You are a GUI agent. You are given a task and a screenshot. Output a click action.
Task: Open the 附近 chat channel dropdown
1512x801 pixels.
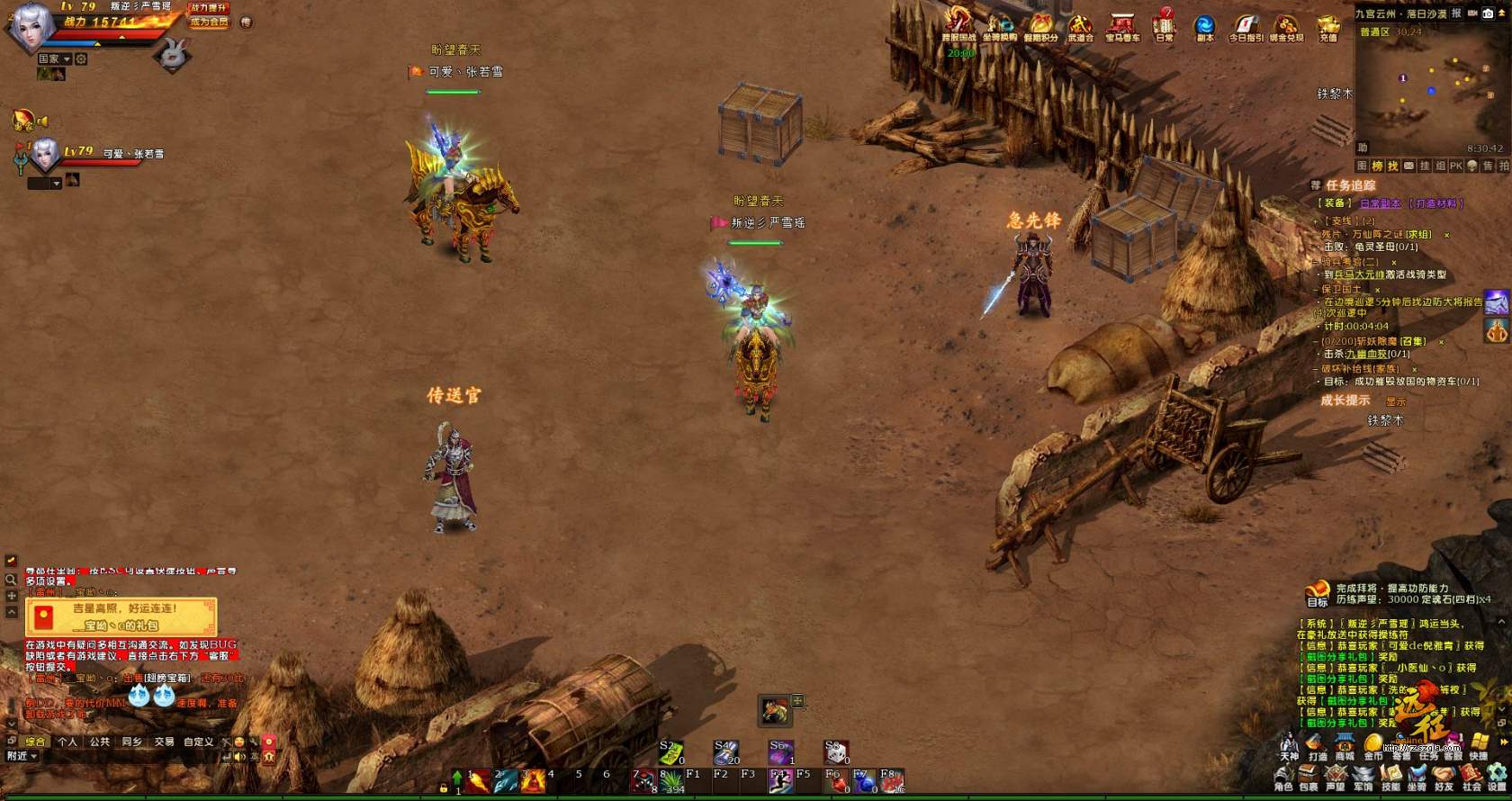[22, 756]
